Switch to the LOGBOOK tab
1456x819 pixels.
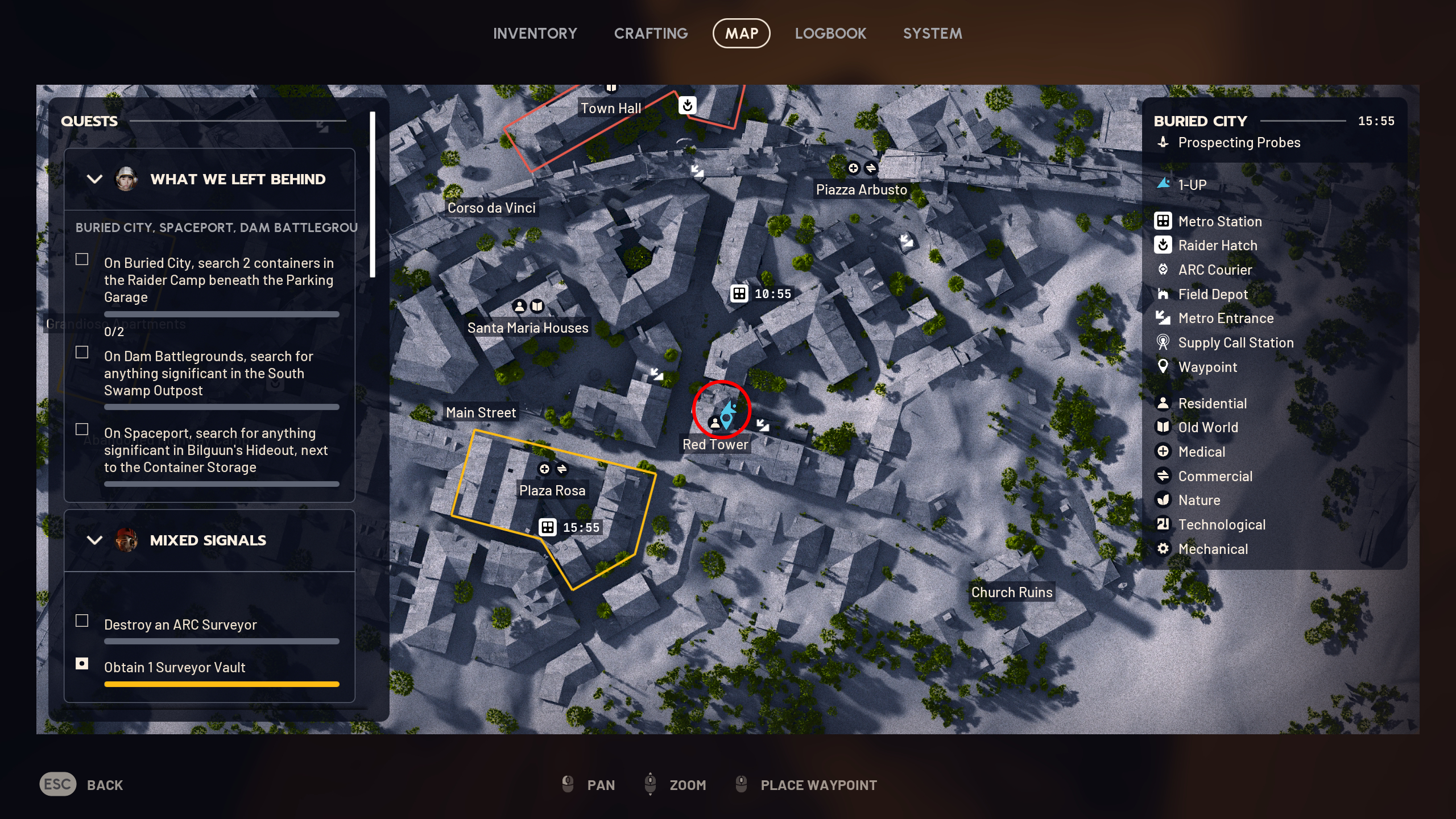click(830, 33)
